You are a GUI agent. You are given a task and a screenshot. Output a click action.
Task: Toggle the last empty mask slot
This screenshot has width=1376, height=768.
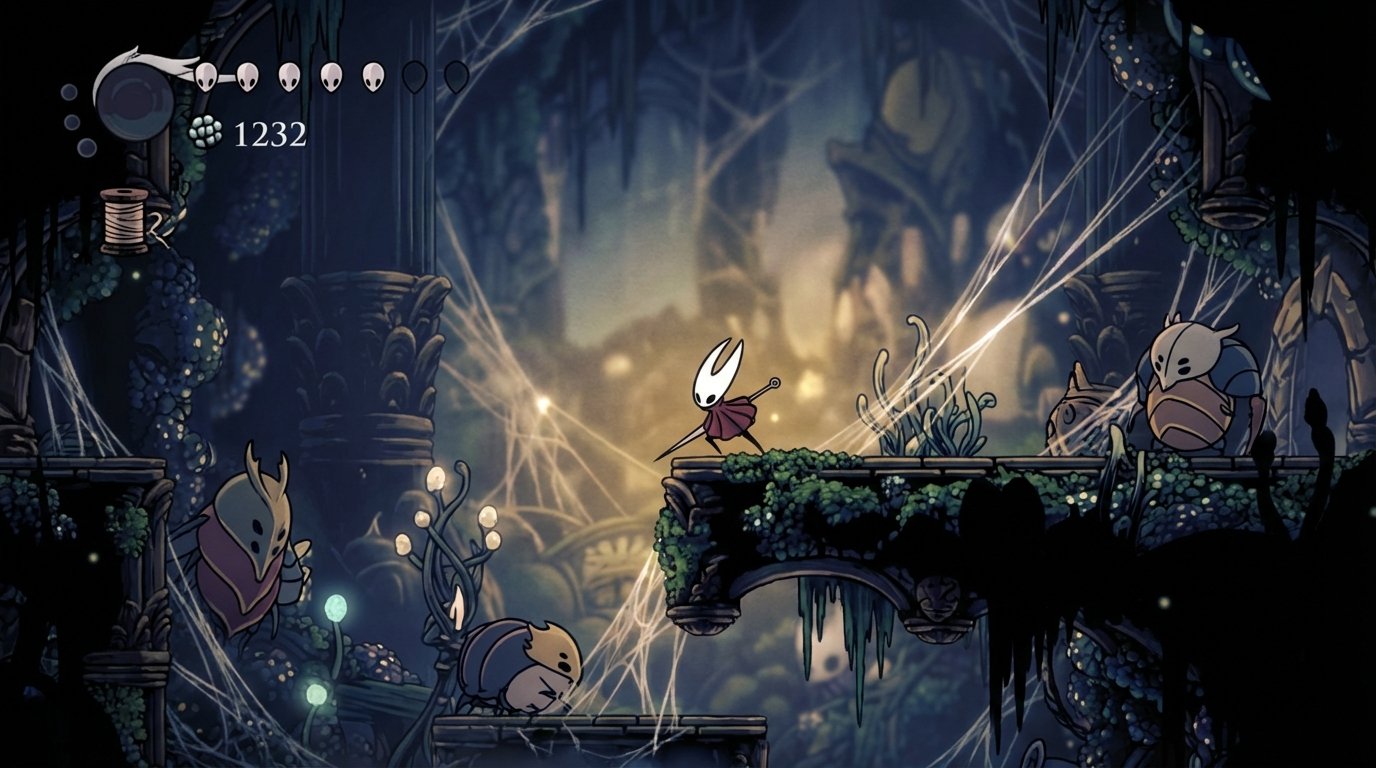(x=454, y=75)
